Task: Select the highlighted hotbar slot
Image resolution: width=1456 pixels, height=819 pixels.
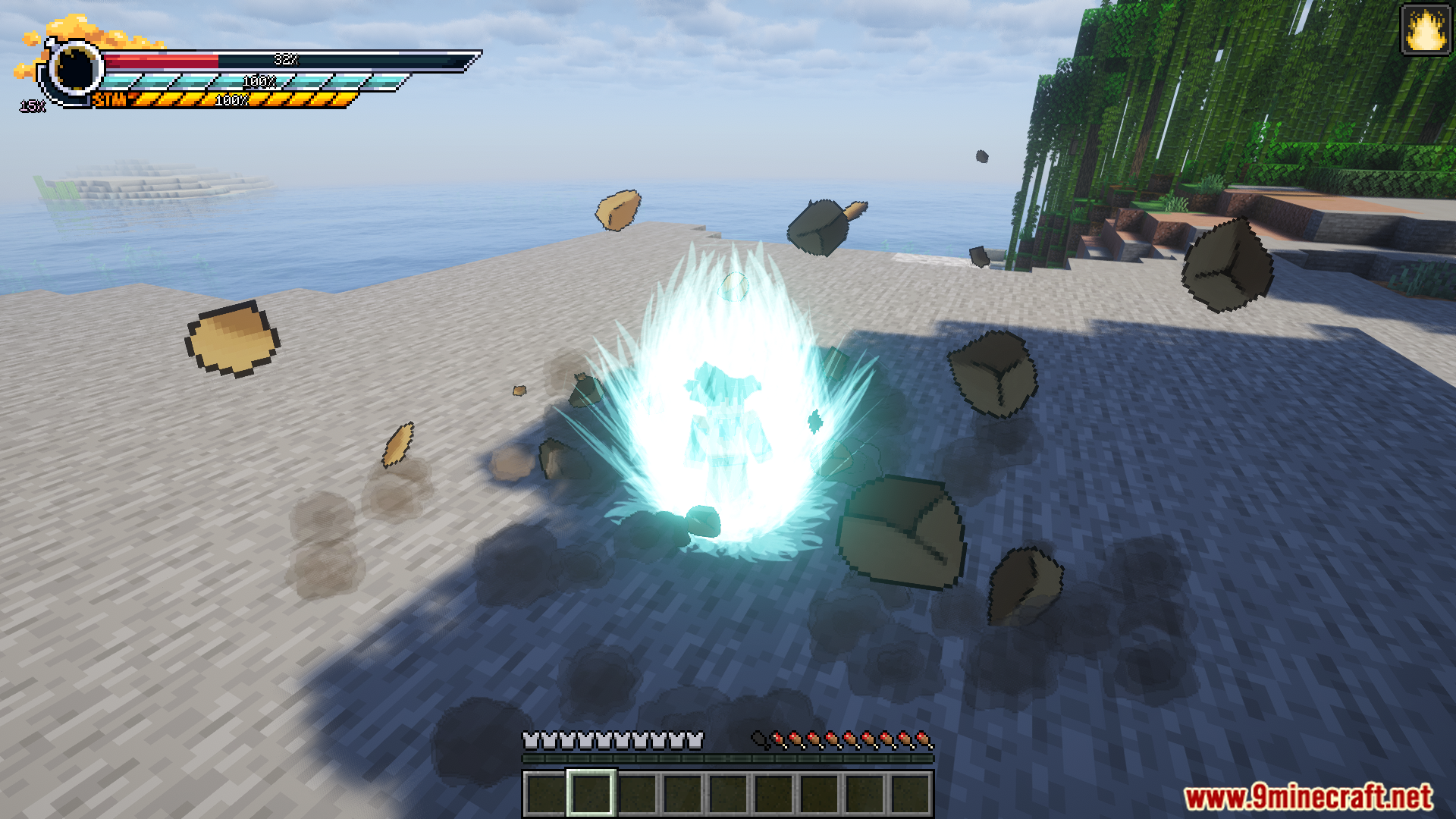Action: tap(591, 793)
